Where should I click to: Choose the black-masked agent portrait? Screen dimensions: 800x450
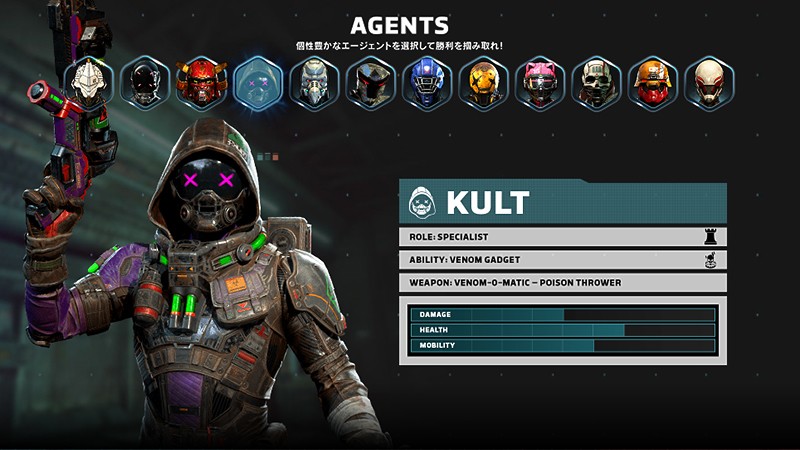[x=145, y=83]
